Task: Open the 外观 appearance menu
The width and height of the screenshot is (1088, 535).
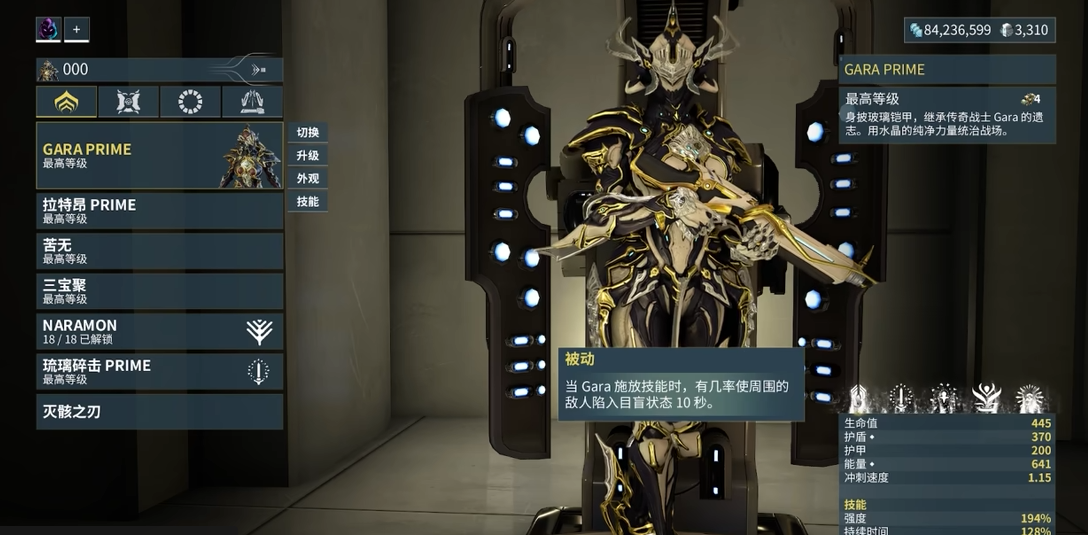Action: 308,179
